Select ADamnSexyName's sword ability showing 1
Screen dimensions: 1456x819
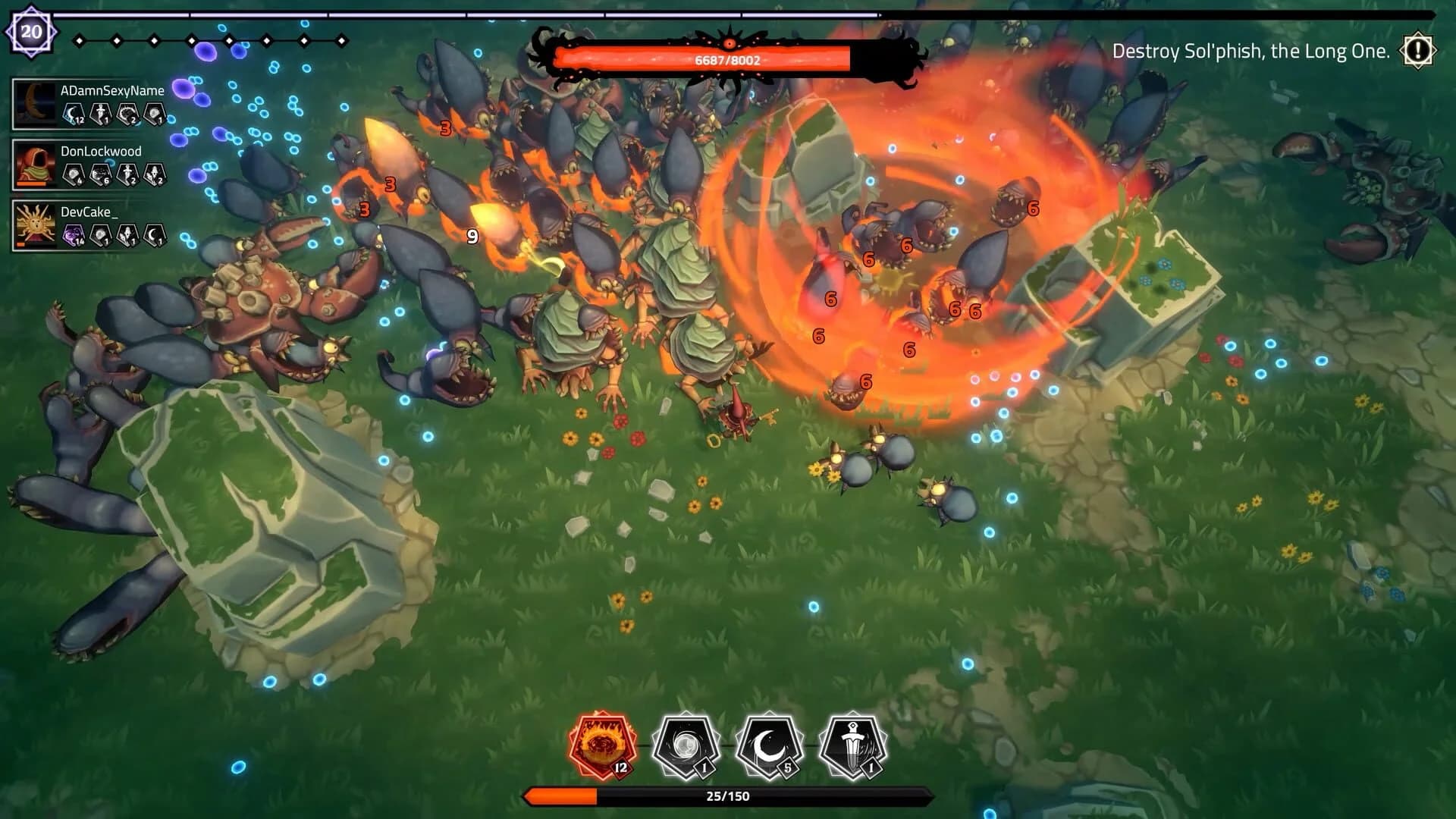[99, 112]
